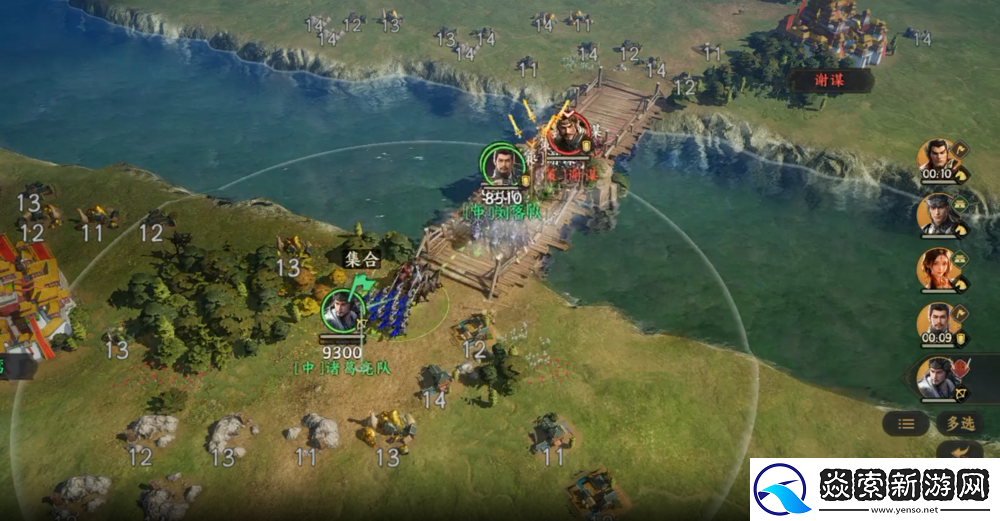Click the 集合 rally flag marker
Image resolution: width=1000 pixels, height=521 pixels.
[x=361, y=259]
